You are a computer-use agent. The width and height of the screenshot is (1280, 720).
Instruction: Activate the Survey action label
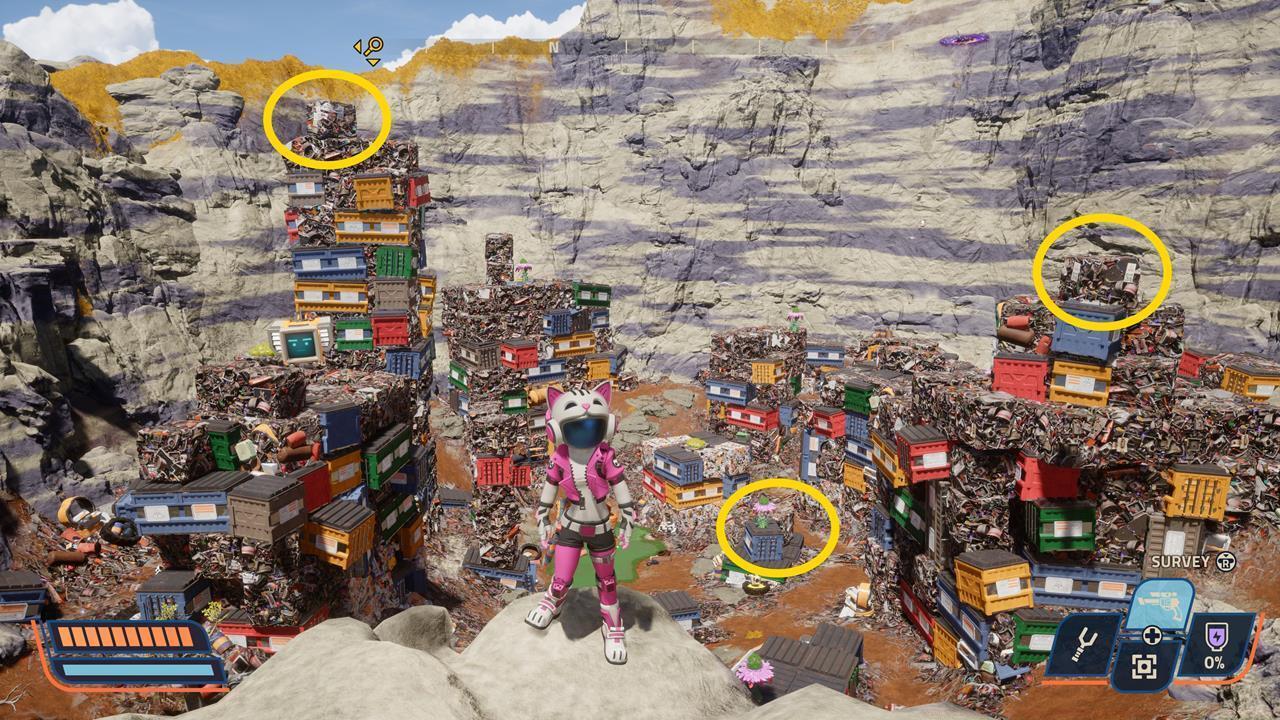coord(1178,562)
